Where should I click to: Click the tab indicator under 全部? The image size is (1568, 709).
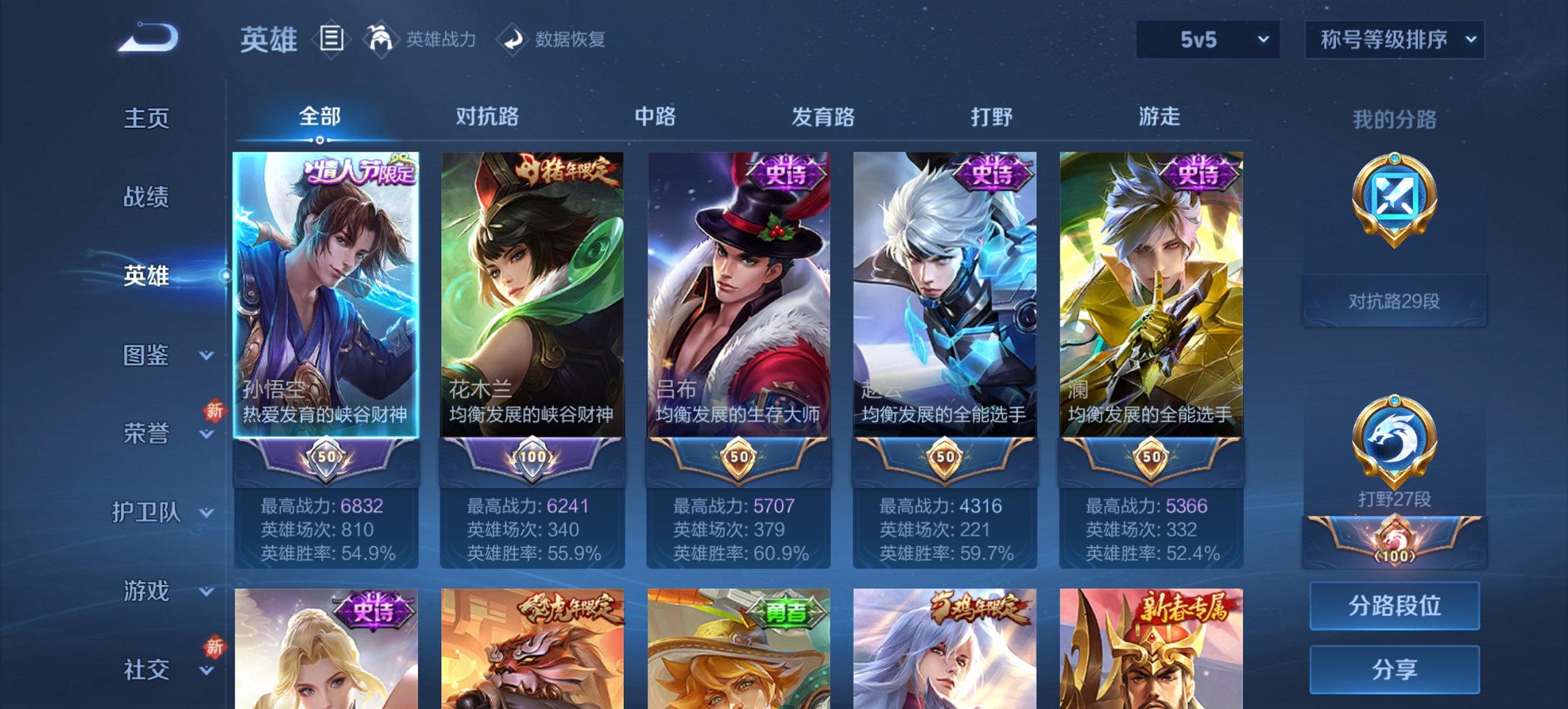pos(318,141)
